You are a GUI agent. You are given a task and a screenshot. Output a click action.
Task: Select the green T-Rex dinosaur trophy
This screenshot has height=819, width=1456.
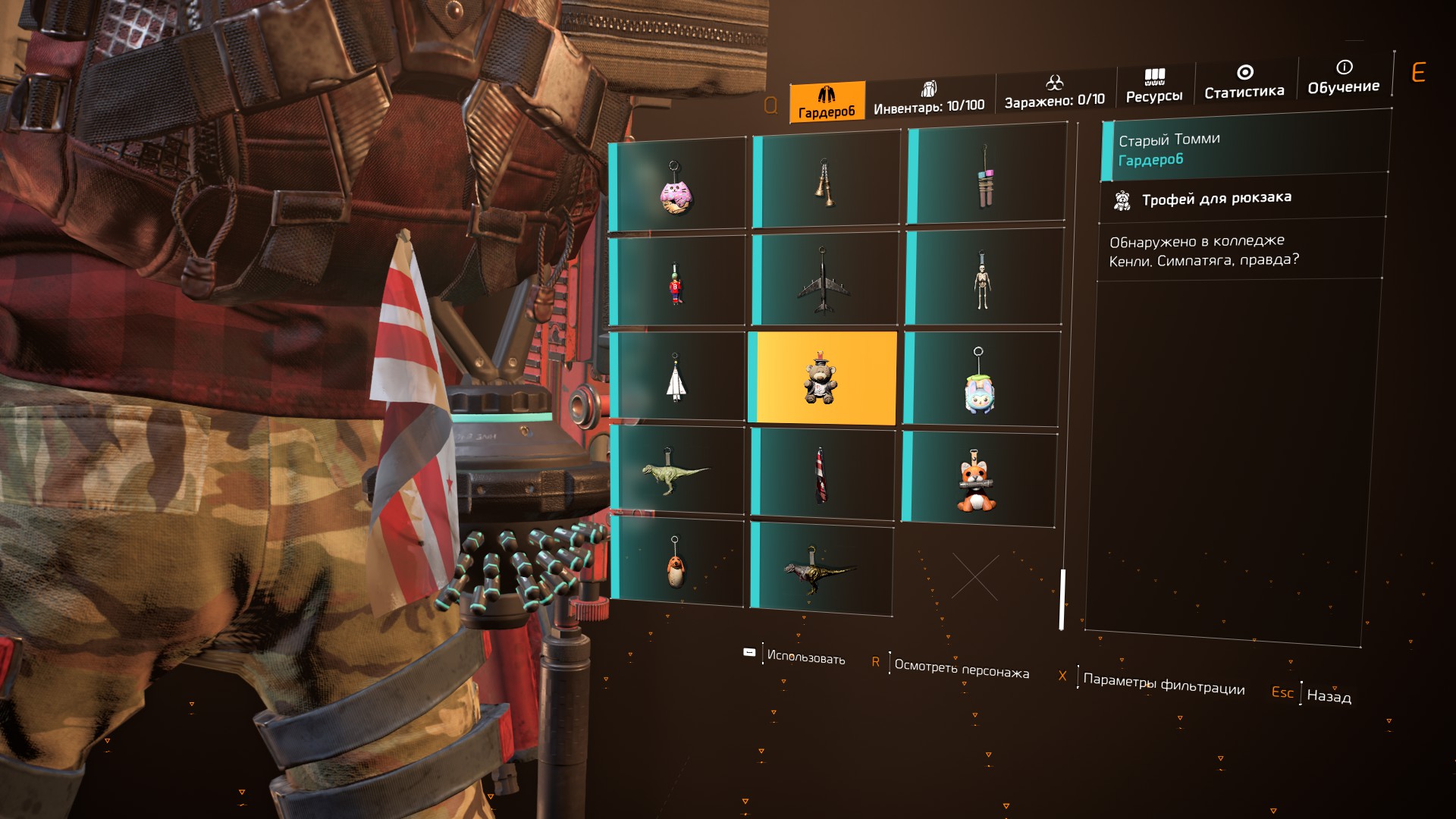[x=674, y=472]
